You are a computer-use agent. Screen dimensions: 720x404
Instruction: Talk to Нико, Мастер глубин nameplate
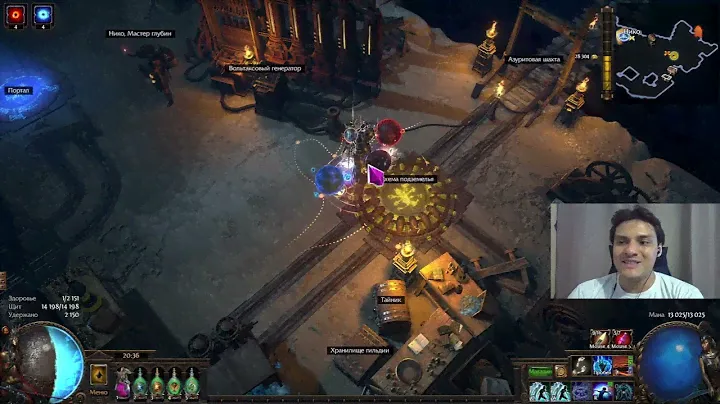[x=140, y=33]
